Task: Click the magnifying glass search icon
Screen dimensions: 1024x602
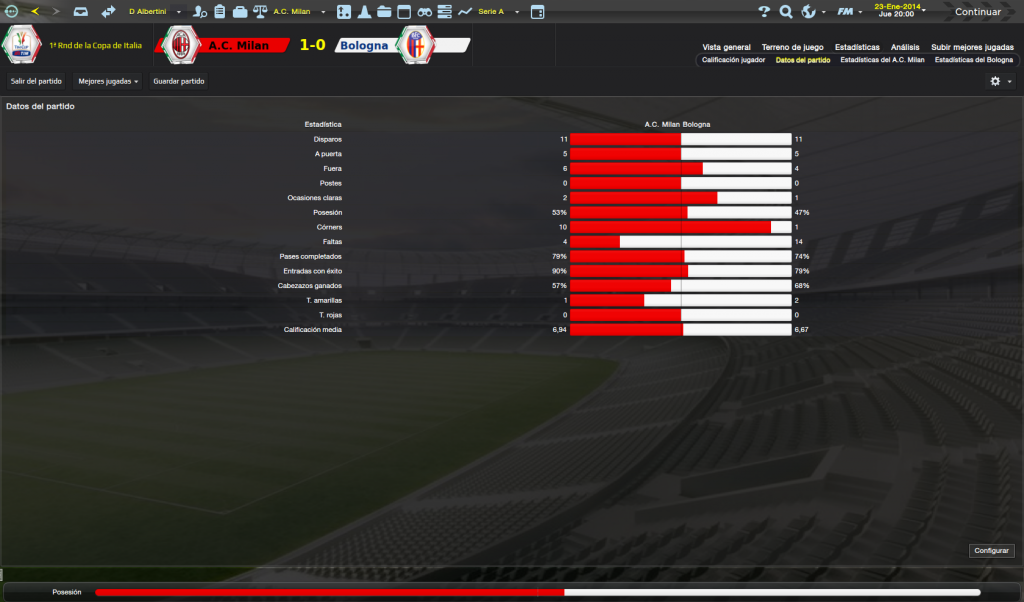Action: [786, 12]
